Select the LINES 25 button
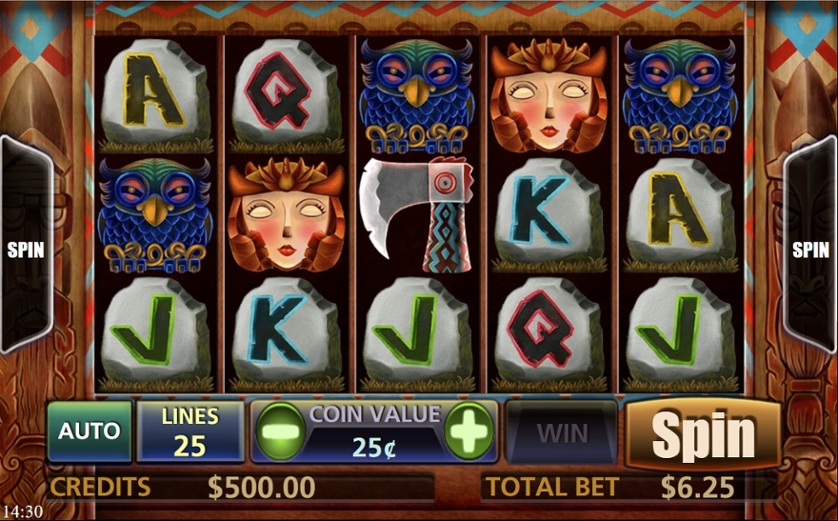The image size is (838, 521). pos(190,432)
